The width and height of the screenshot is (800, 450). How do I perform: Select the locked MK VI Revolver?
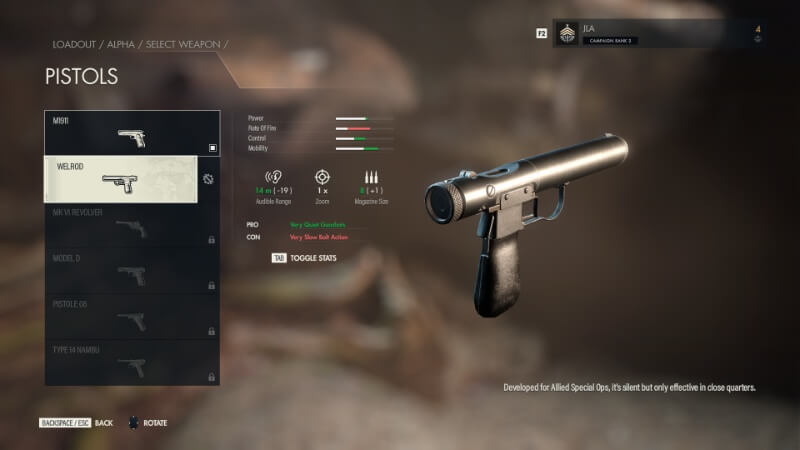[131, 225]
